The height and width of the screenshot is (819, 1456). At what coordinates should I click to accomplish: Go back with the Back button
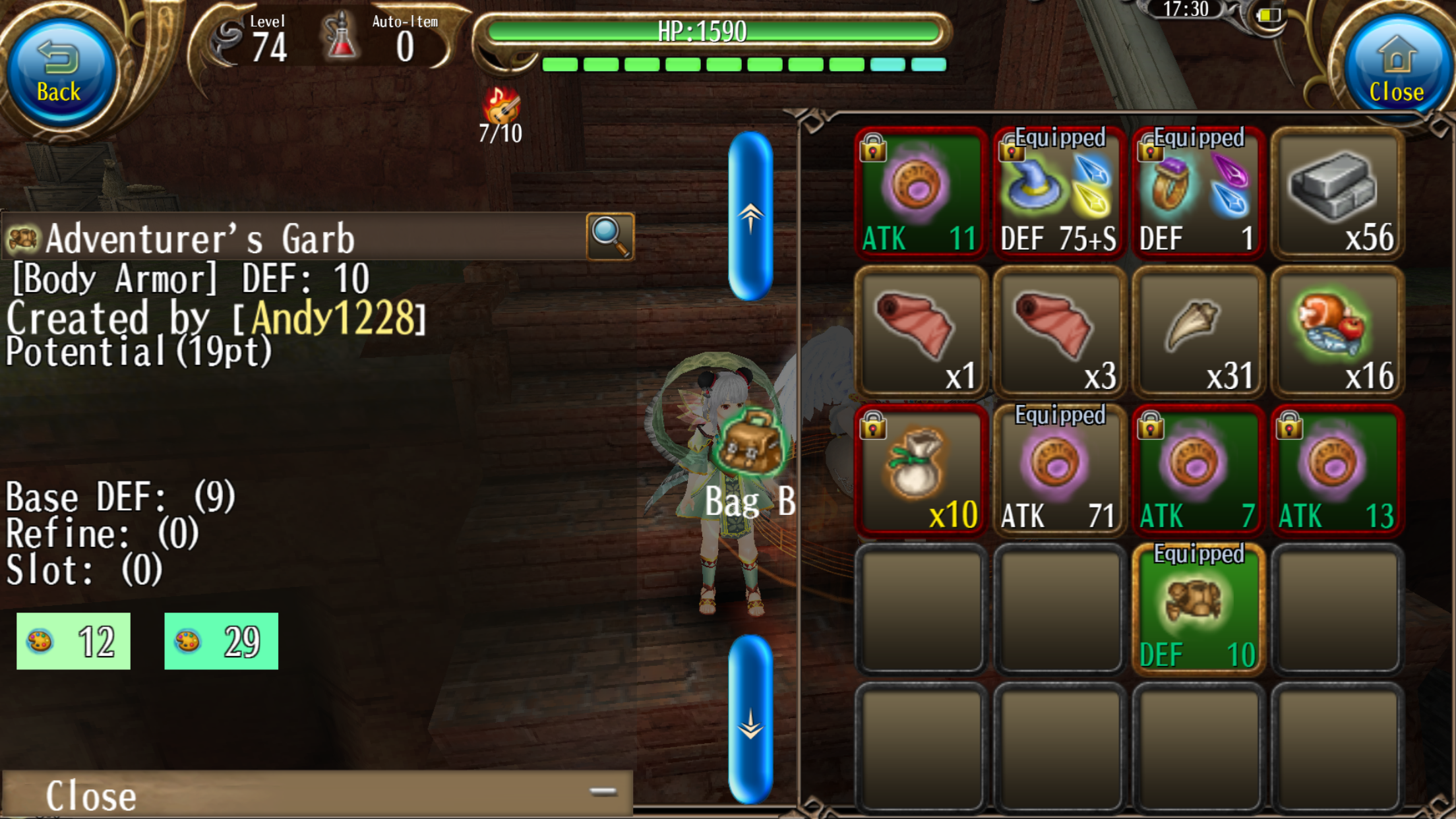(x=59, y=73)
